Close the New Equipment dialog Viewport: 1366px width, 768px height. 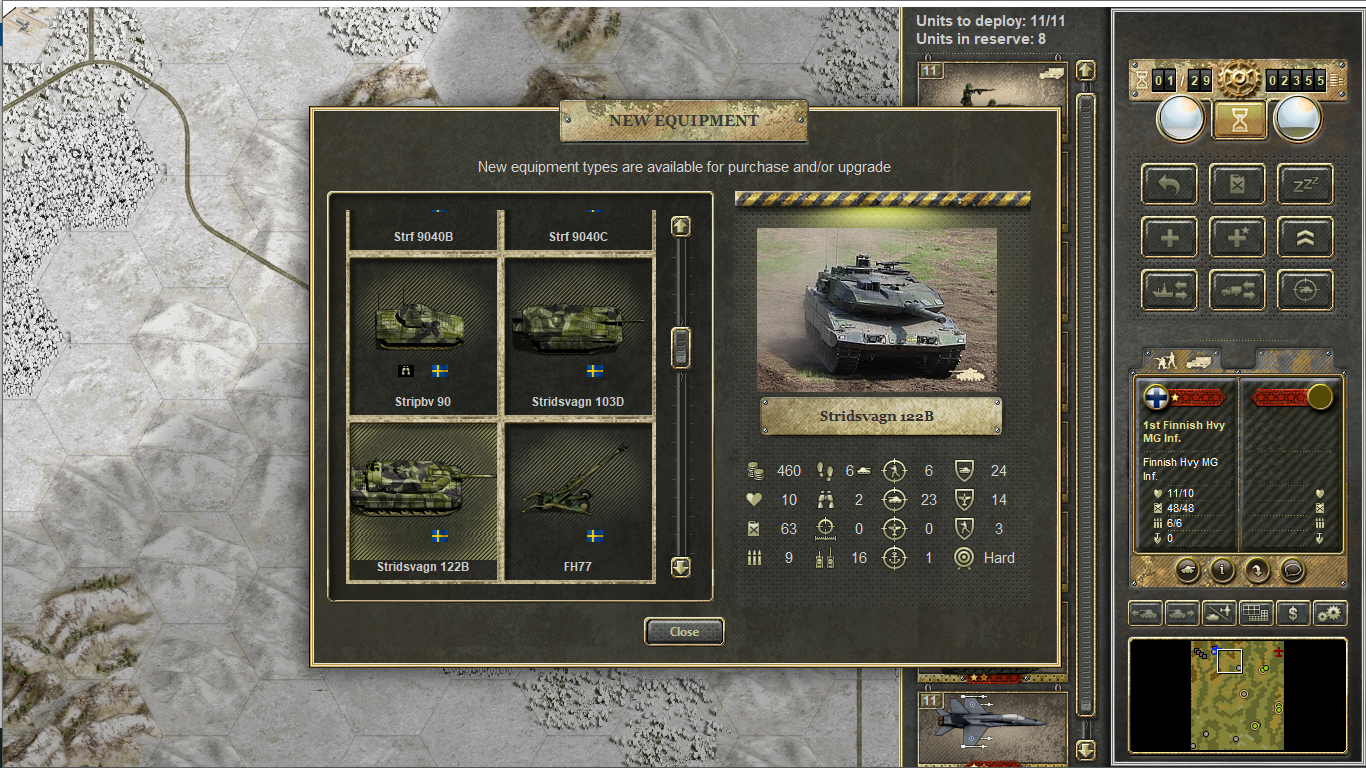(684, 631)
